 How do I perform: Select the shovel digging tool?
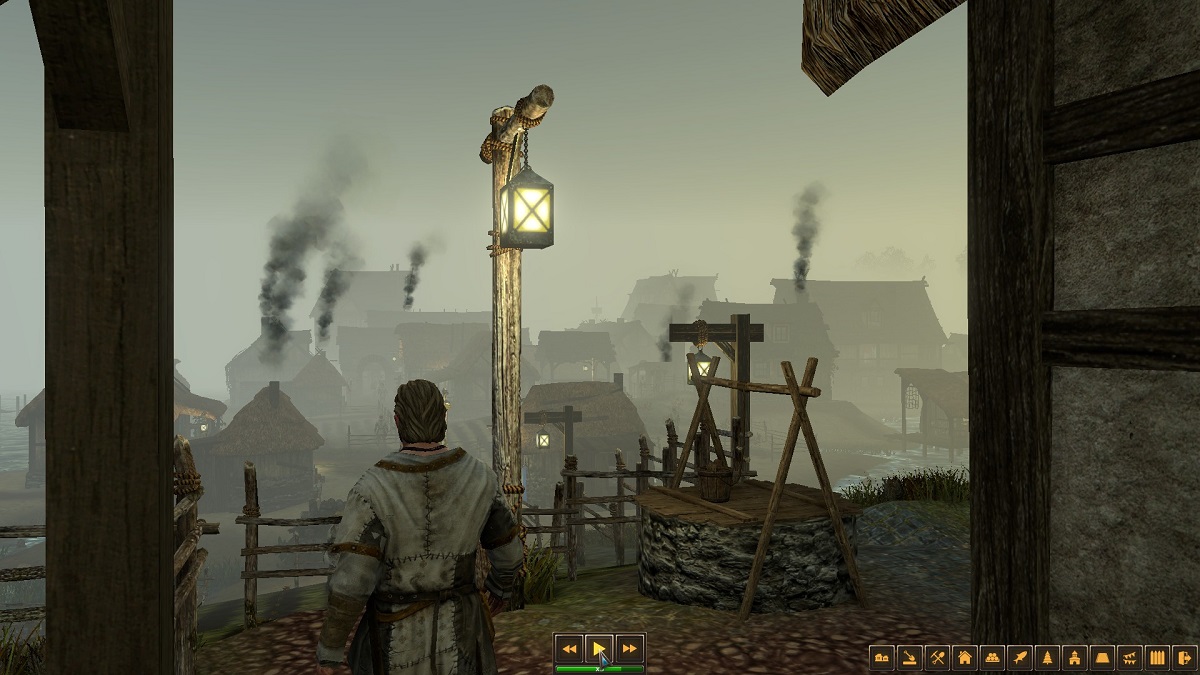pyautogui.click(x=909, y=657)
